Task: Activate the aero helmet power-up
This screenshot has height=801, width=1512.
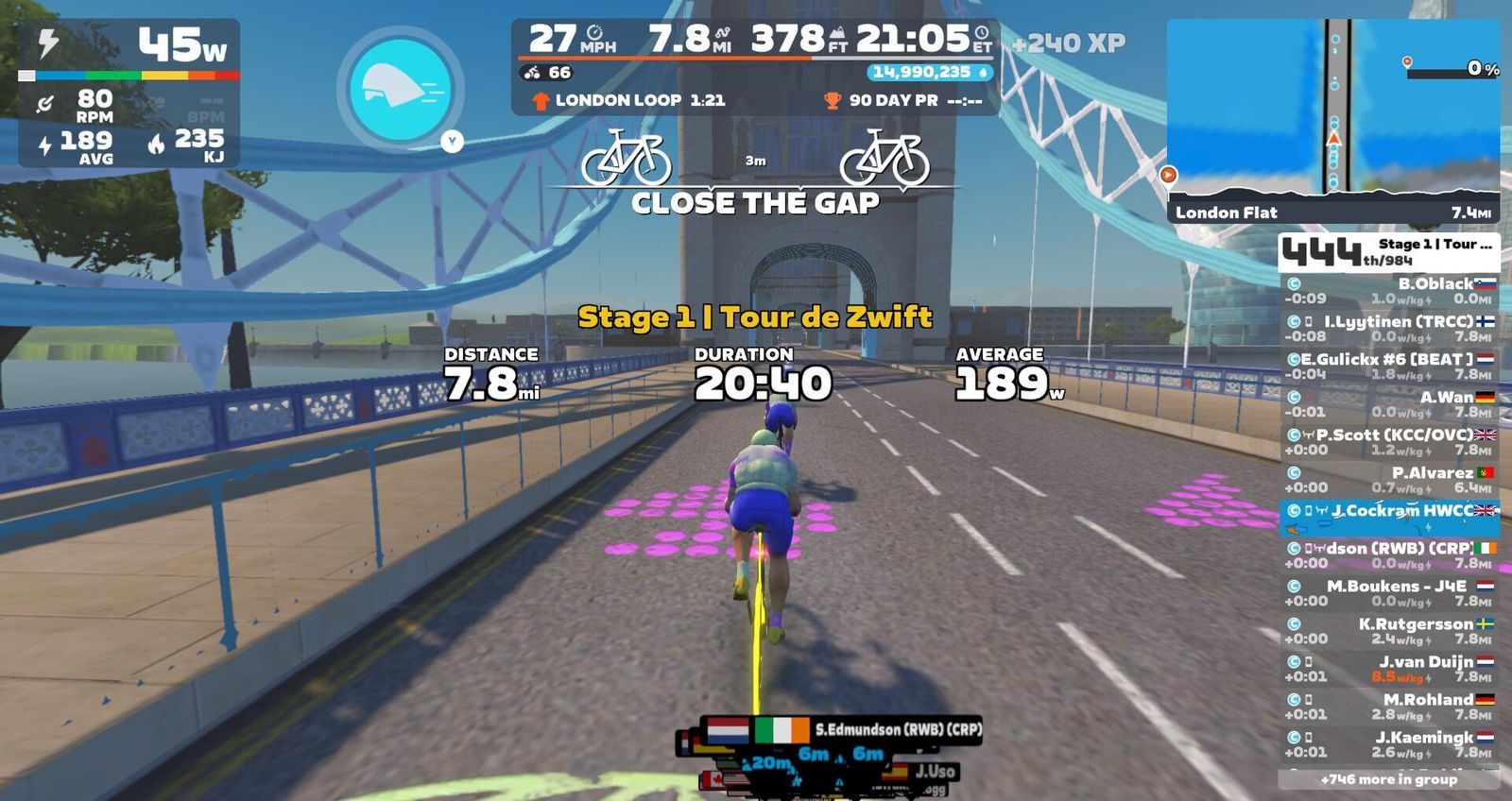Action: tap(400, 90)
